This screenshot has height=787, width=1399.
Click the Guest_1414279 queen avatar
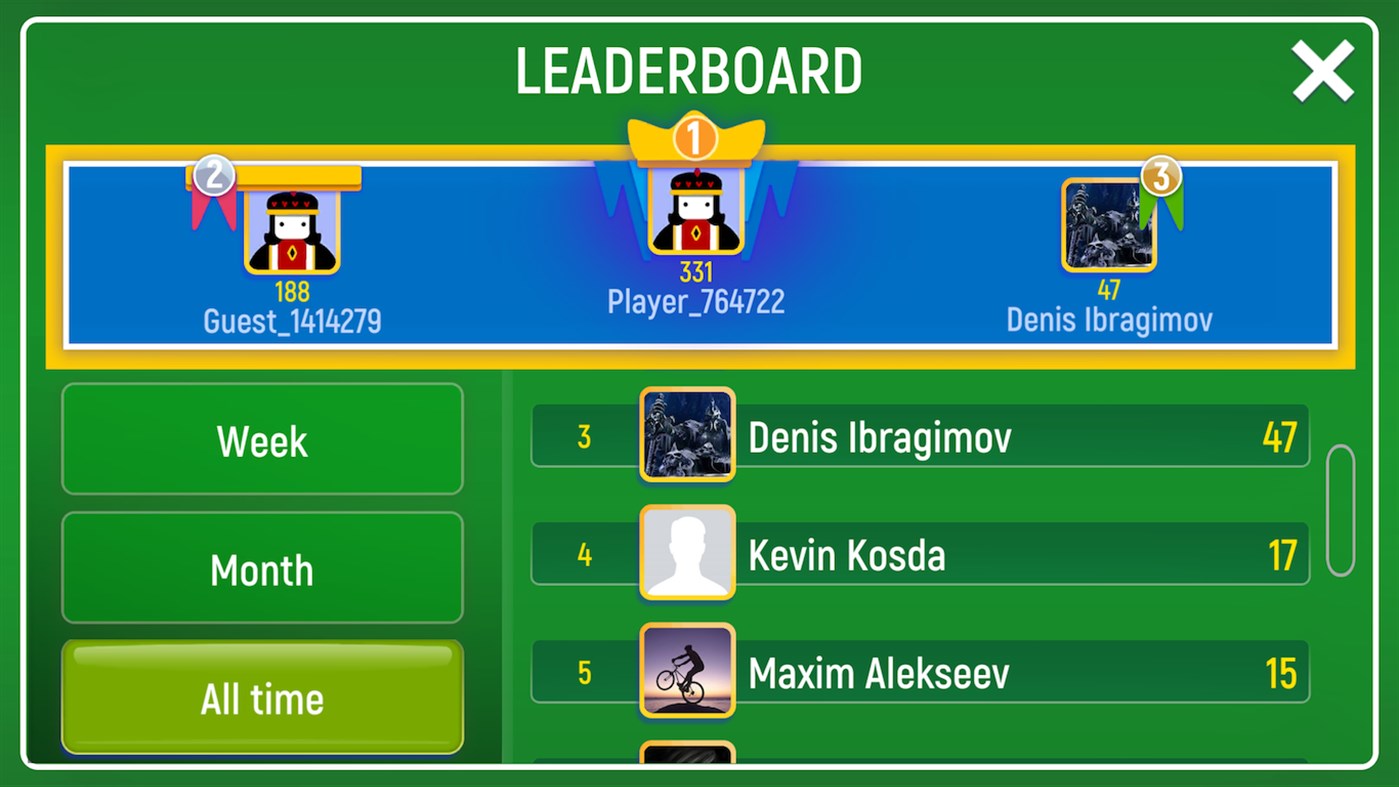click(x=293, y=230)
